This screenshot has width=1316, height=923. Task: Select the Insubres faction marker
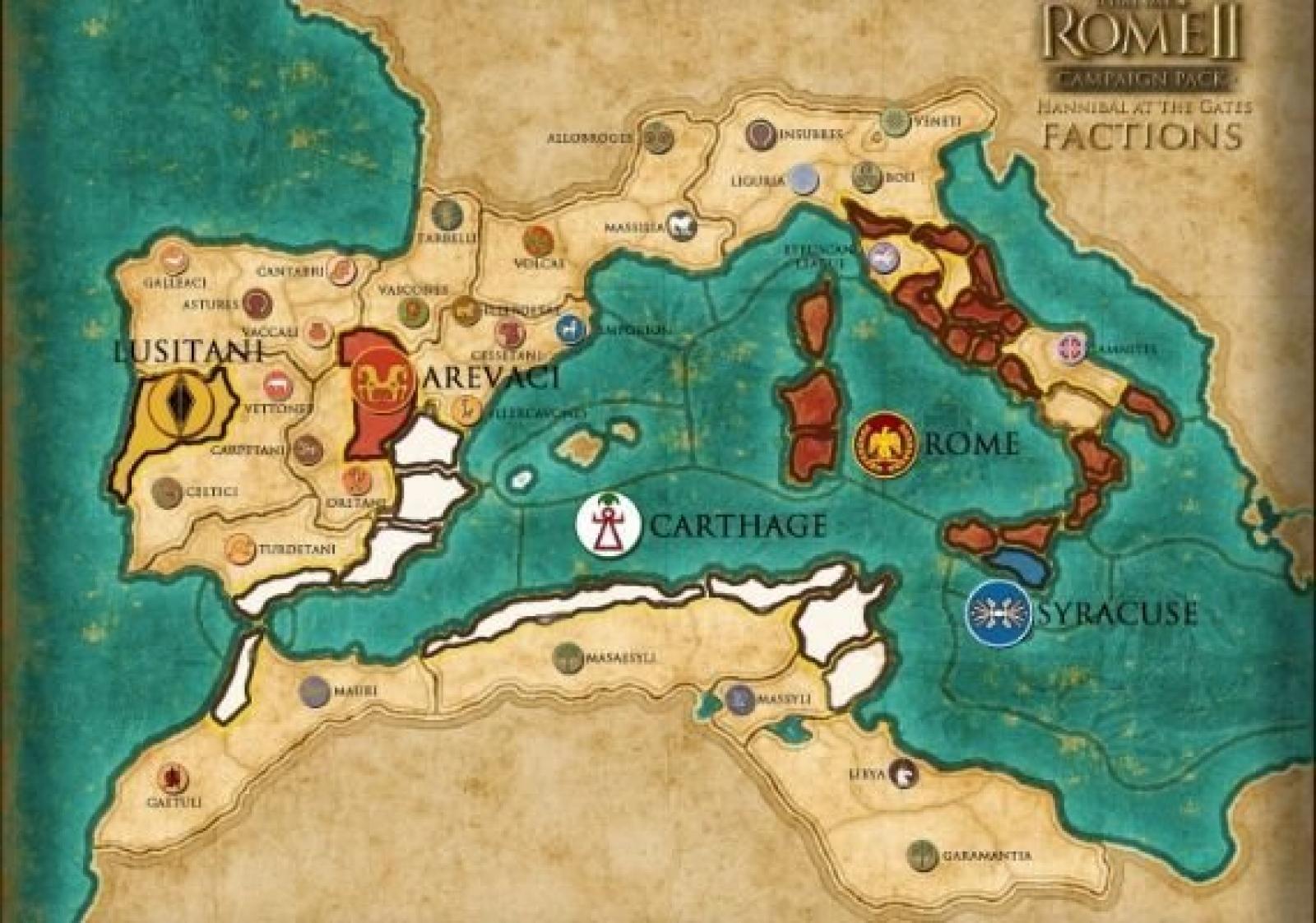762,133
